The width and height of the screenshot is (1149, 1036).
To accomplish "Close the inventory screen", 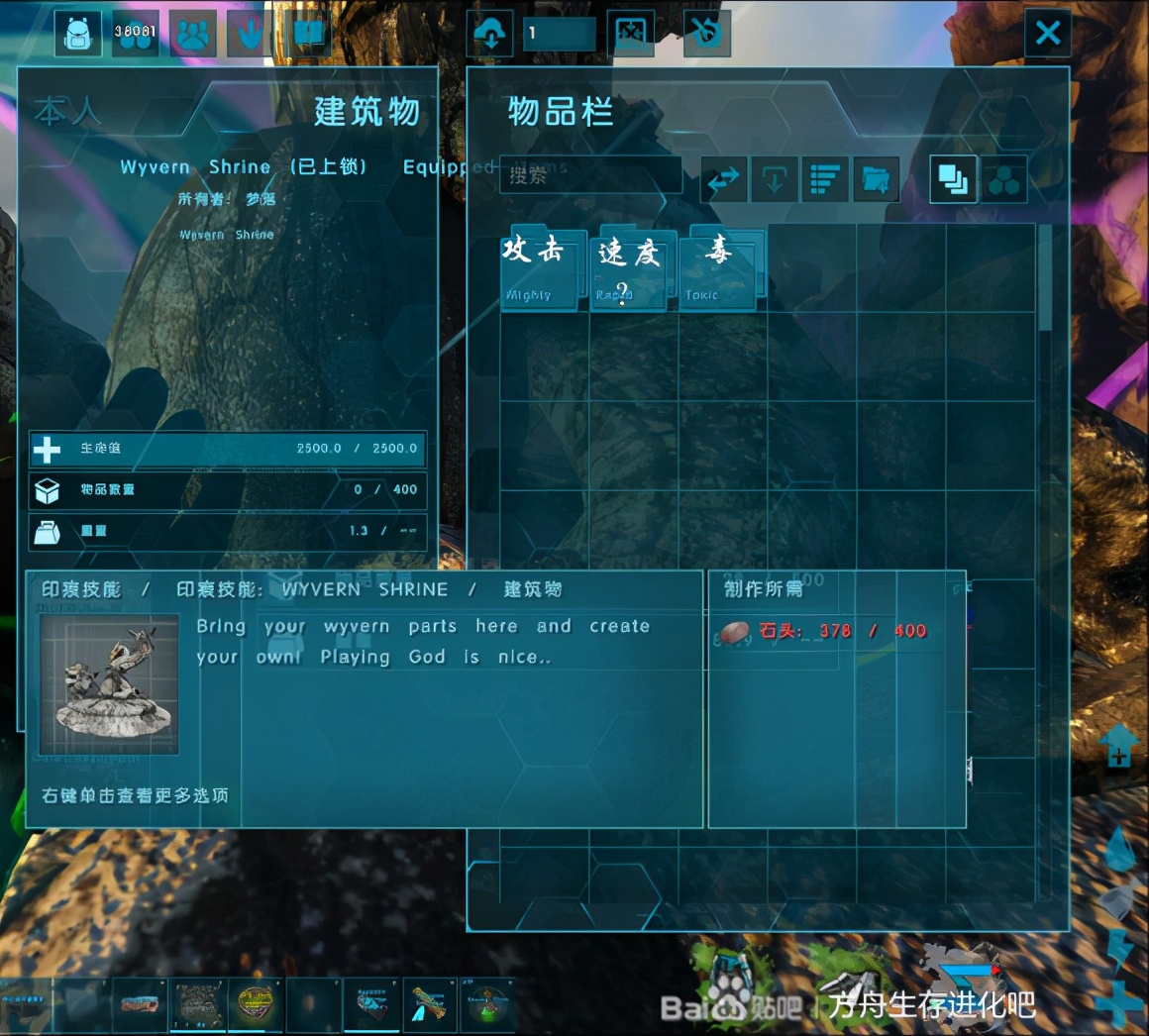I will [x=1047, y=35].
